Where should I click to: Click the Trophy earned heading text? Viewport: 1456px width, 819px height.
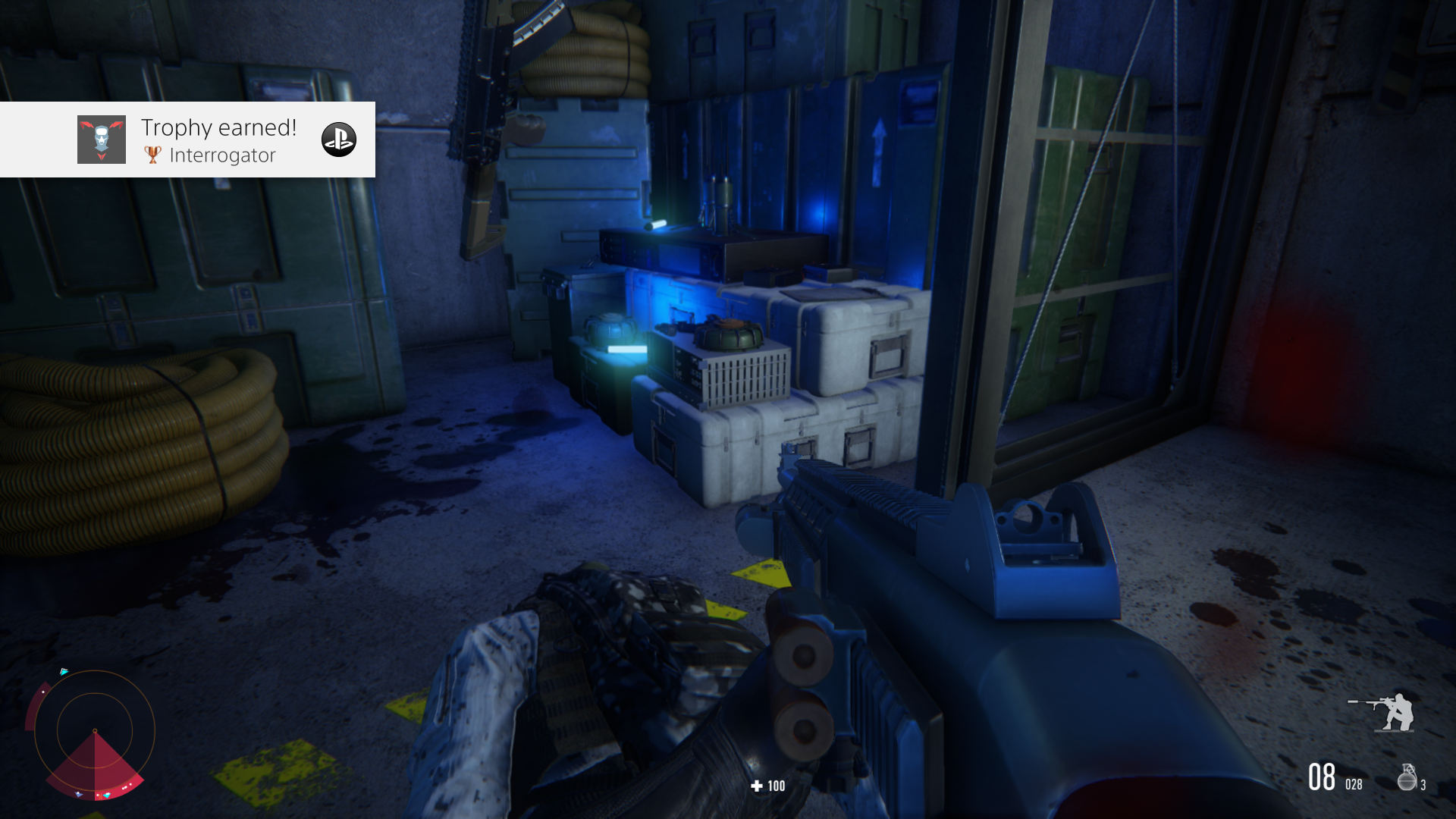coord(218,127)
